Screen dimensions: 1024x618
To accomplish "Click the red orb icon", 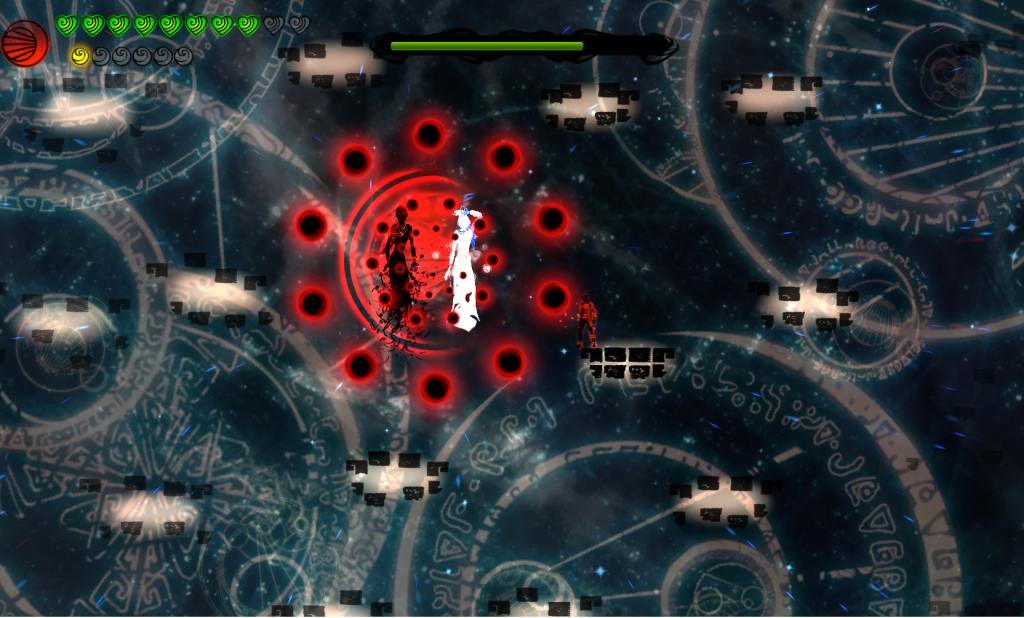I will (24, 43).
